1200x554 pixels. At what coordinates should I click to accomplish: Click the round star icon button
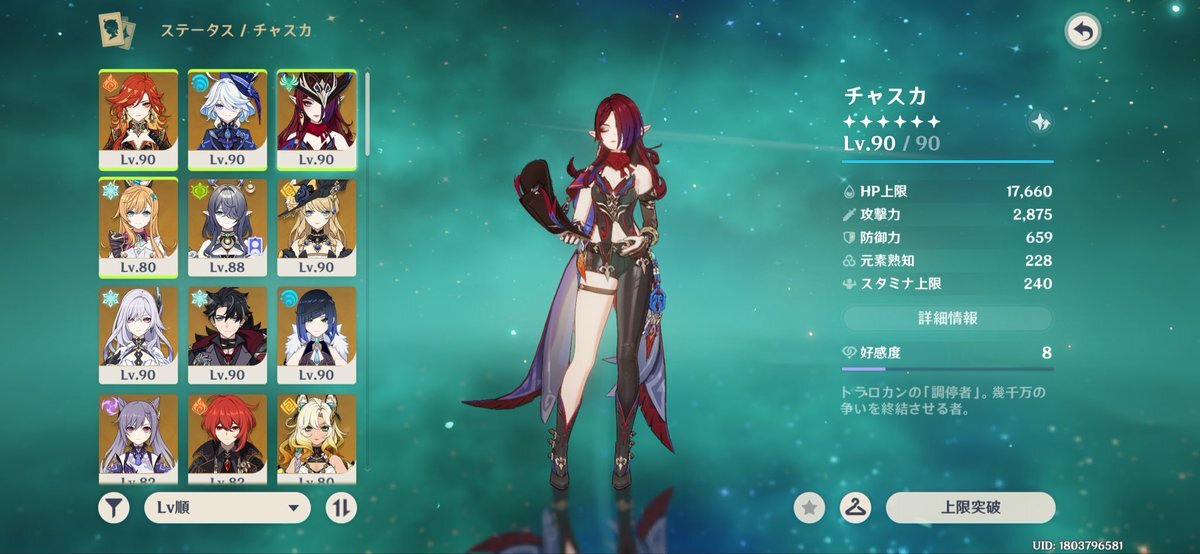click(x=809, y=508)
